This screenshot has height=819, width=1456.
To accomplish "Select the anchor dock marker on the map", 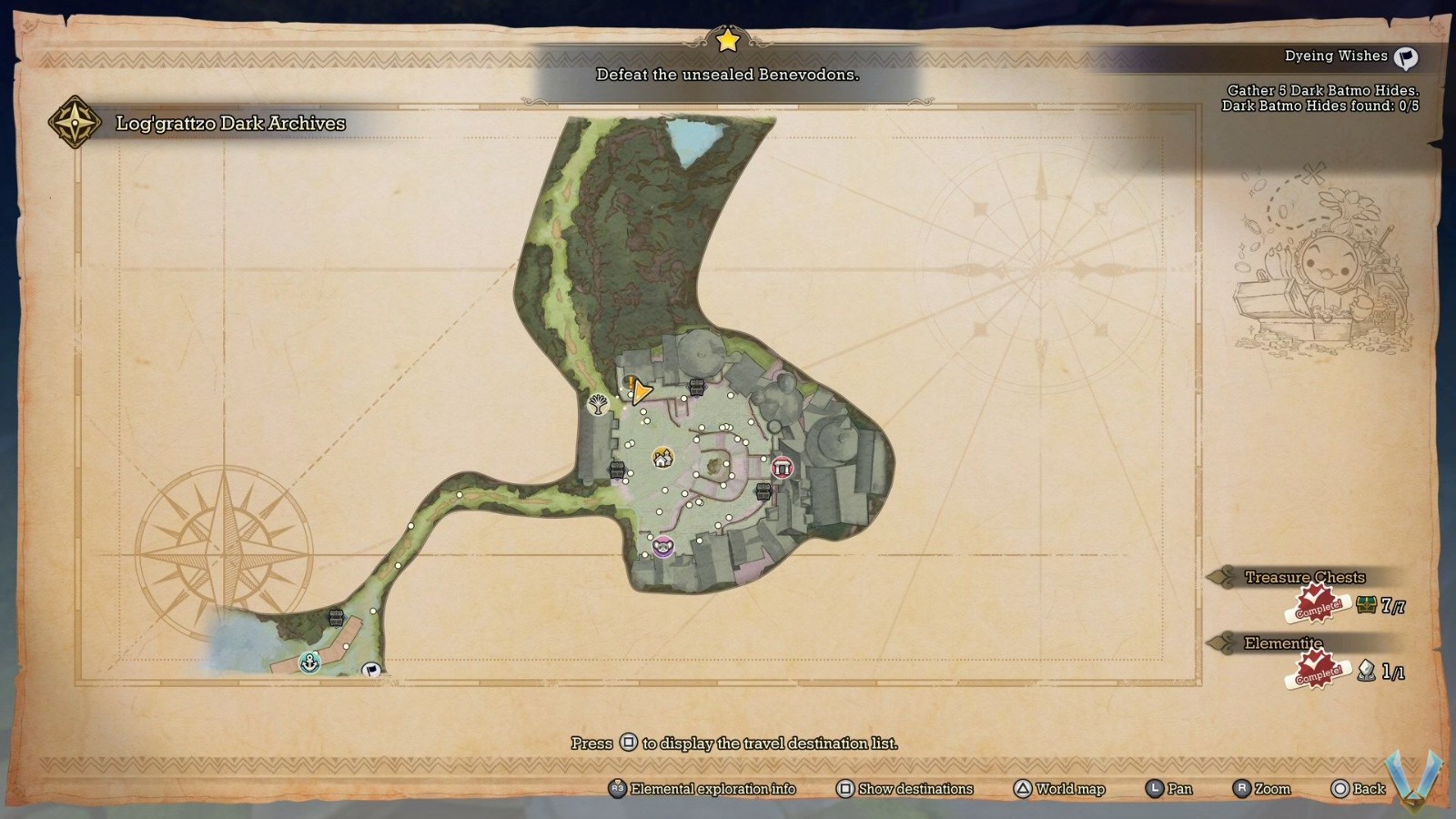I will (x=310, y=662).
